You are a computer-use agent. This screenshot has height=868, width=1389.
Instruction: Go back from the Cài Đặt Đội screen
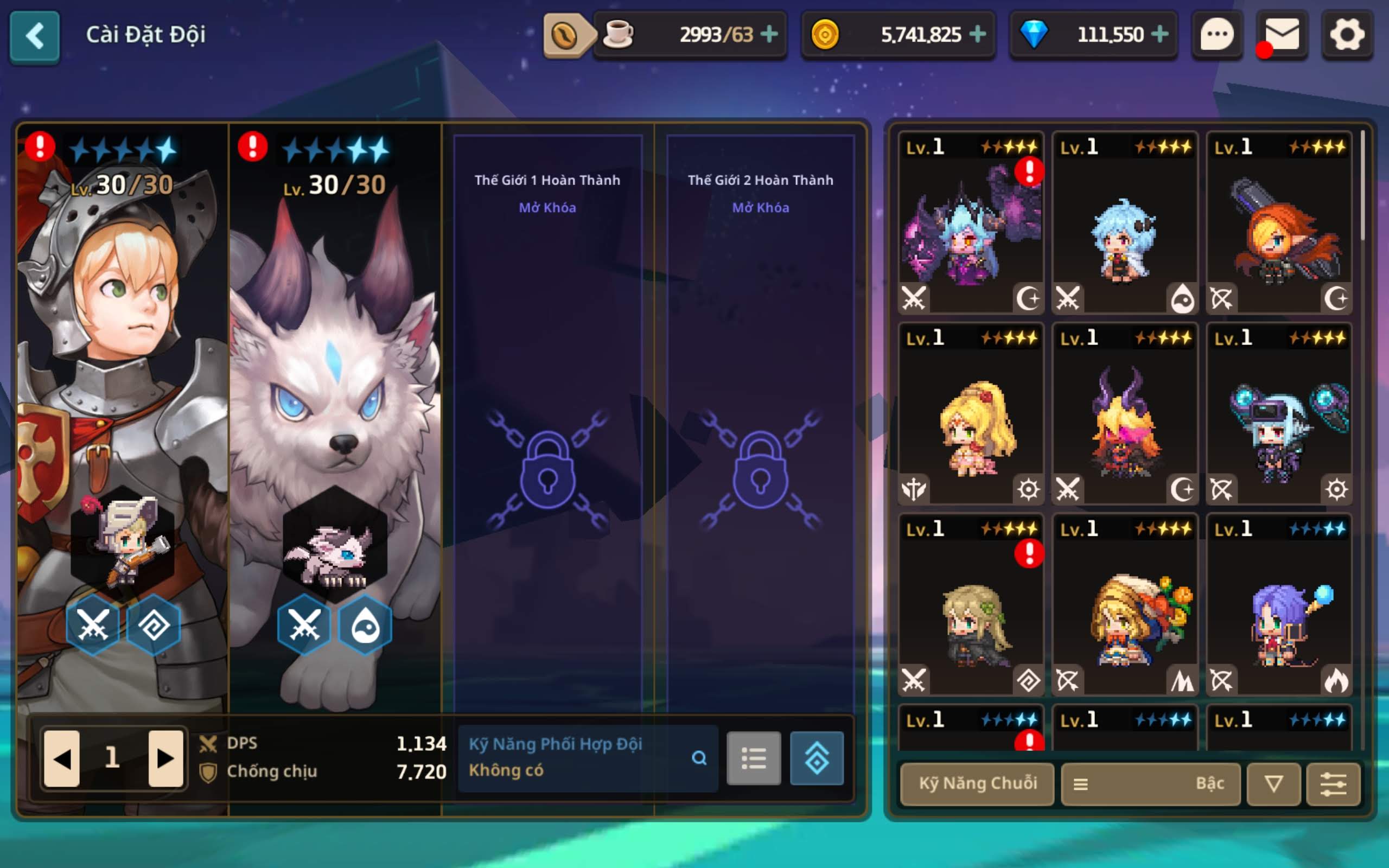click(34, 36)
